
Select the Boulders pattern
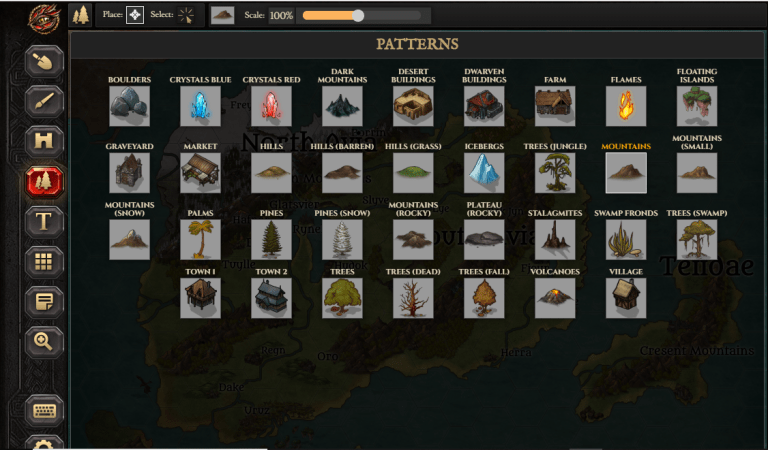point(129,106)
